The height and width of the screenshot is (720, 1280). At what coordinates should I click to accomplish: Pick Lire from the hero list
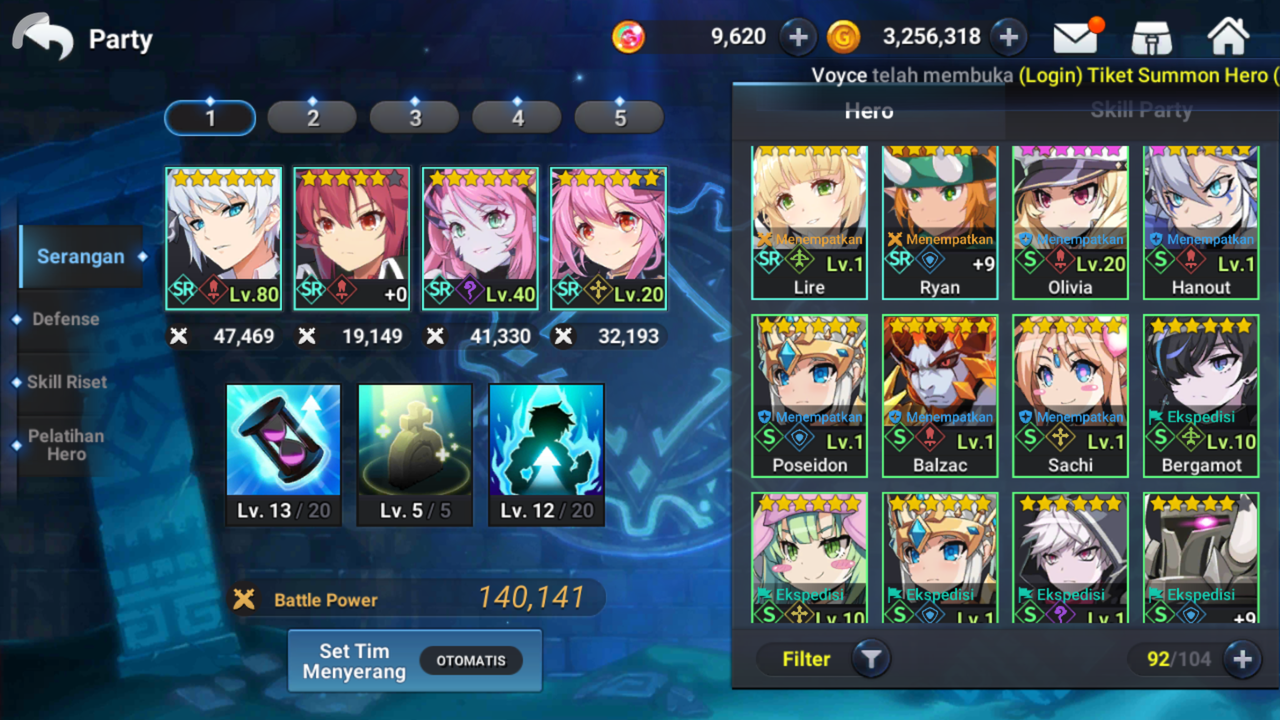[809, 222]
